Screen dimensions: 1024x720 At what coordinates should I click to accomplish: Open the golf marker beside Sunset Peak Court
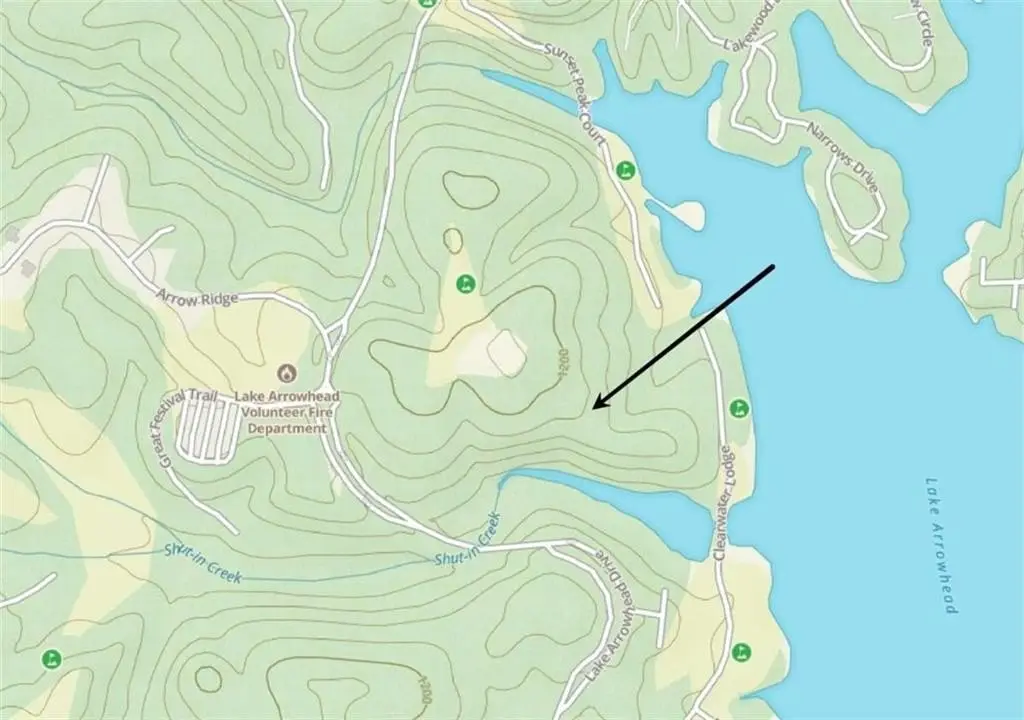click(x=626, y=170)
